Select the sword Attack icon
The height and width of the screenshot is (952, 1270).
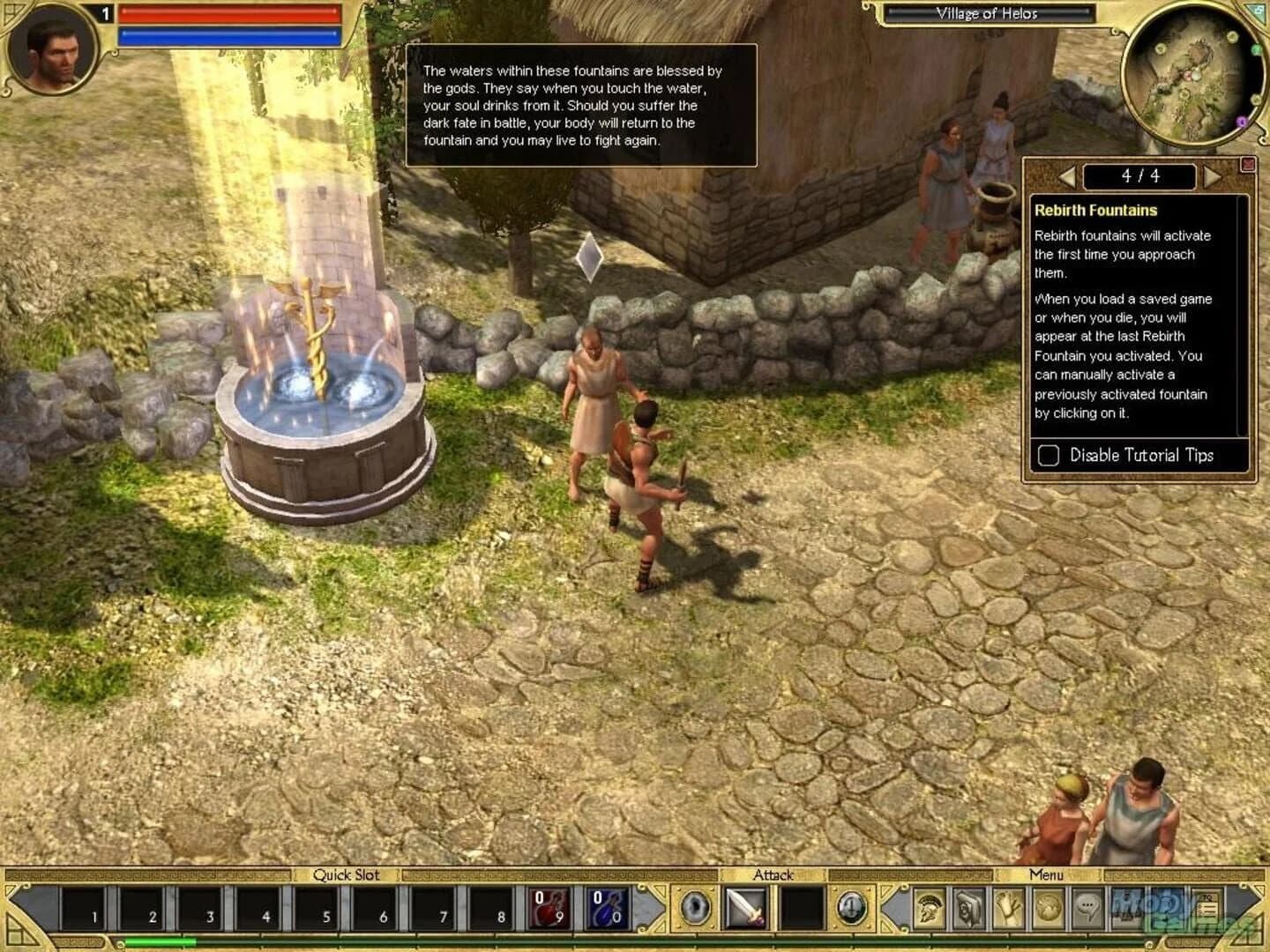745,906
